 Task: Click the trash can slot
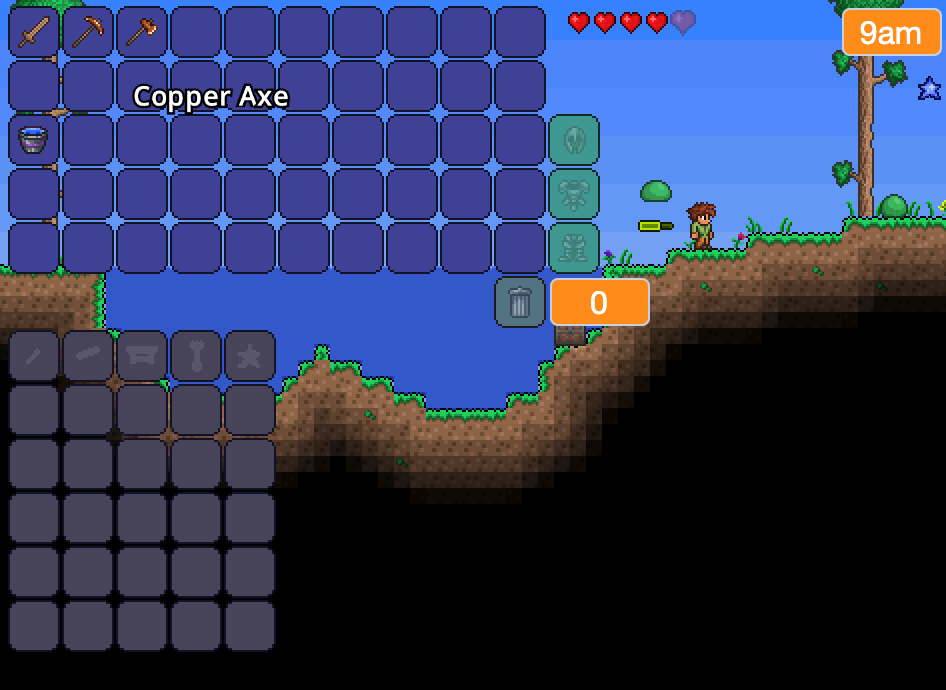point(520,302)
